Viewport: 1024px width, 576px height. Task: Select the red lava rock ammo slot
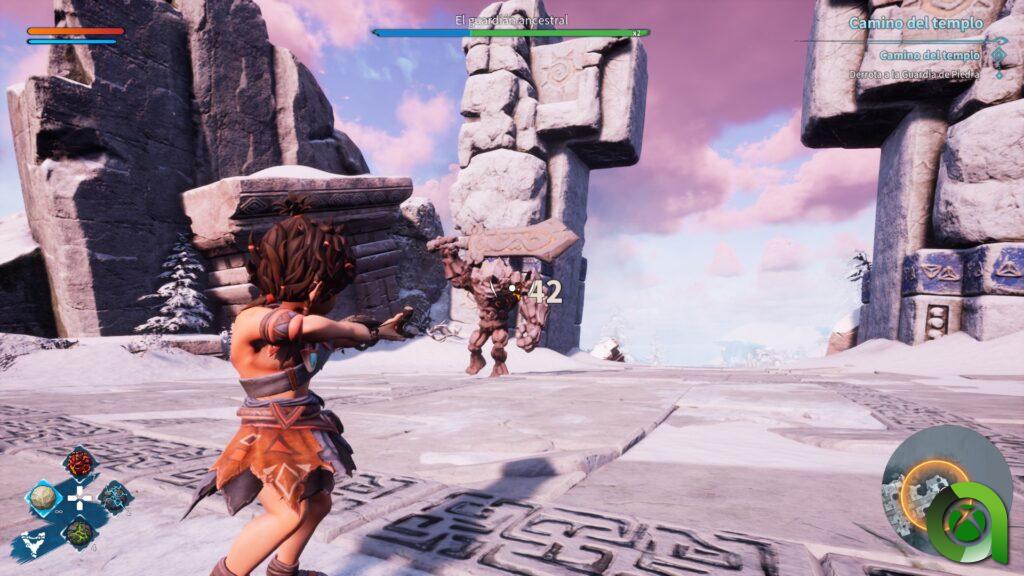pyautogui.click(x=78, y=464)
